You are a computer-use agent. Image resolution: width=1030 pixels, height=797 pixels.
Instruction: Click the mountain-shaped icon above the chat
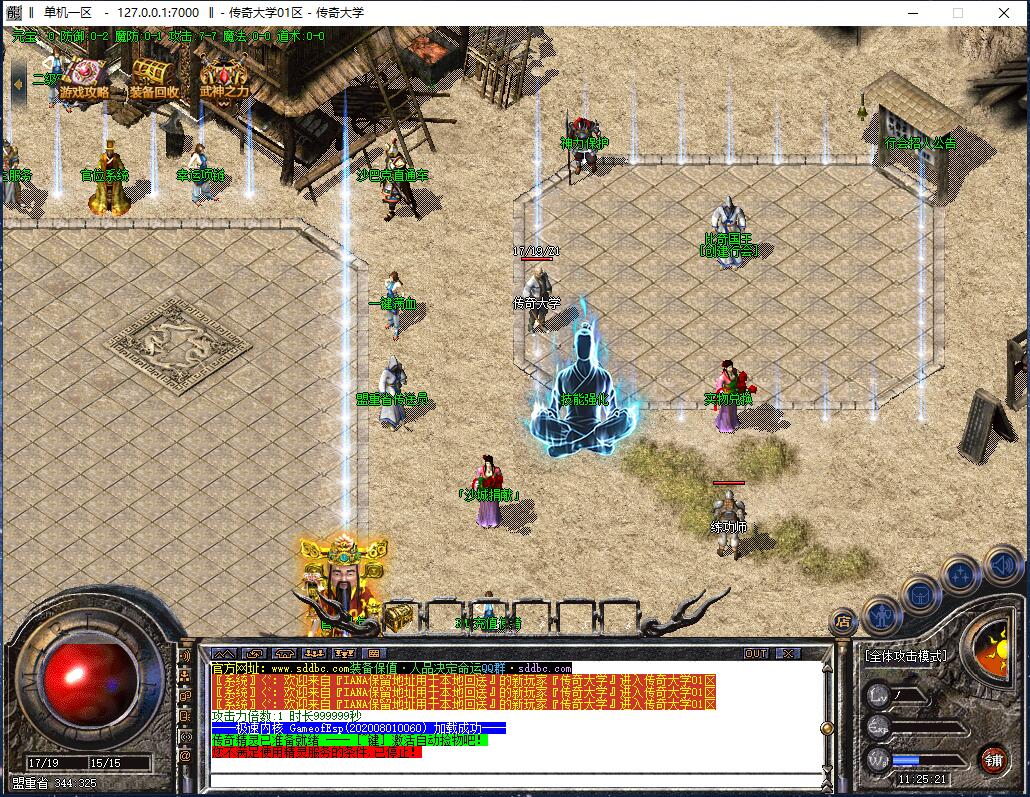pyautogui.click(x=226, y=653)
